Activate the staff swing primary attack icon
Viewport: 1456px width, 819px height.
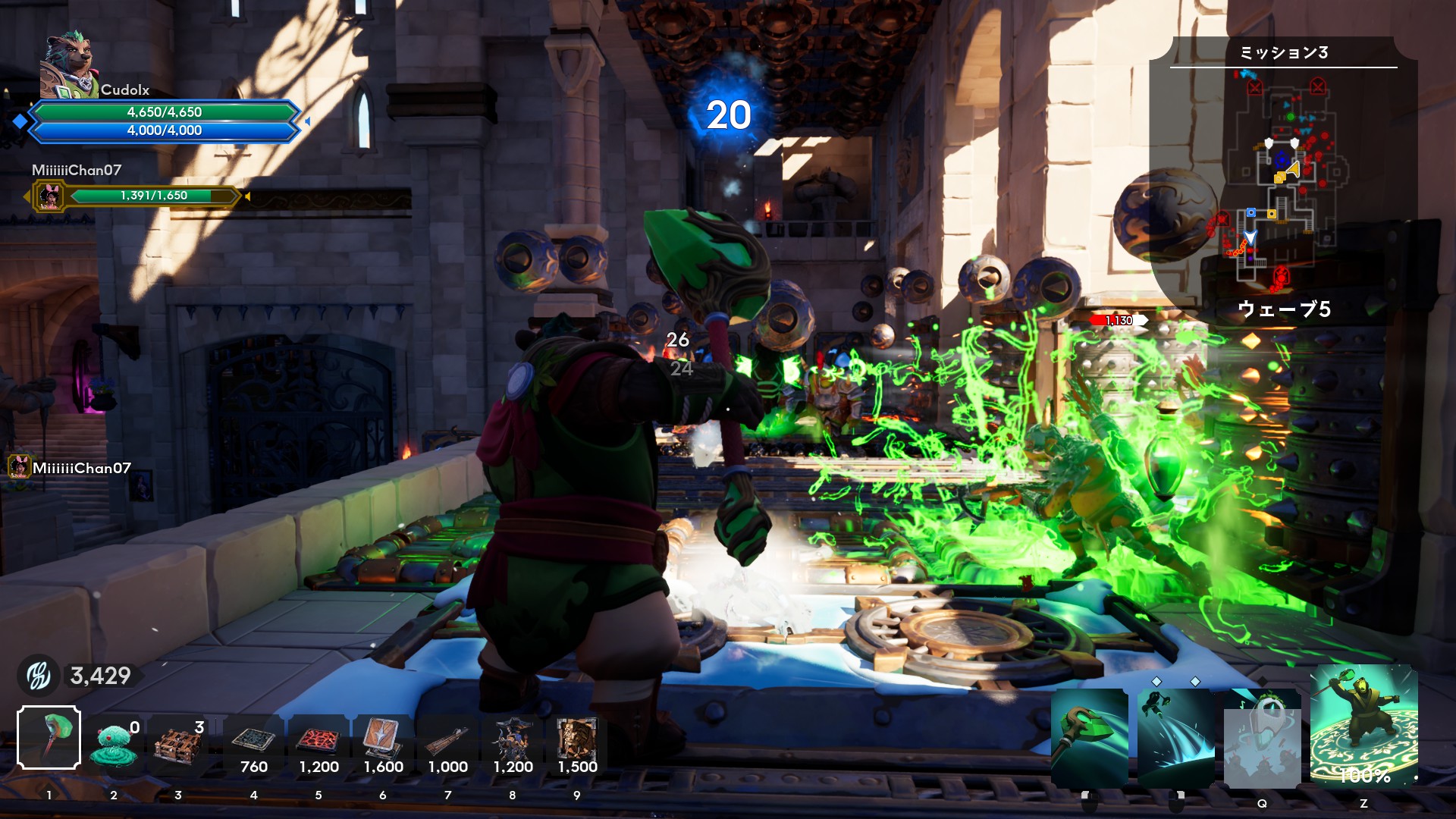(1089, 739)
